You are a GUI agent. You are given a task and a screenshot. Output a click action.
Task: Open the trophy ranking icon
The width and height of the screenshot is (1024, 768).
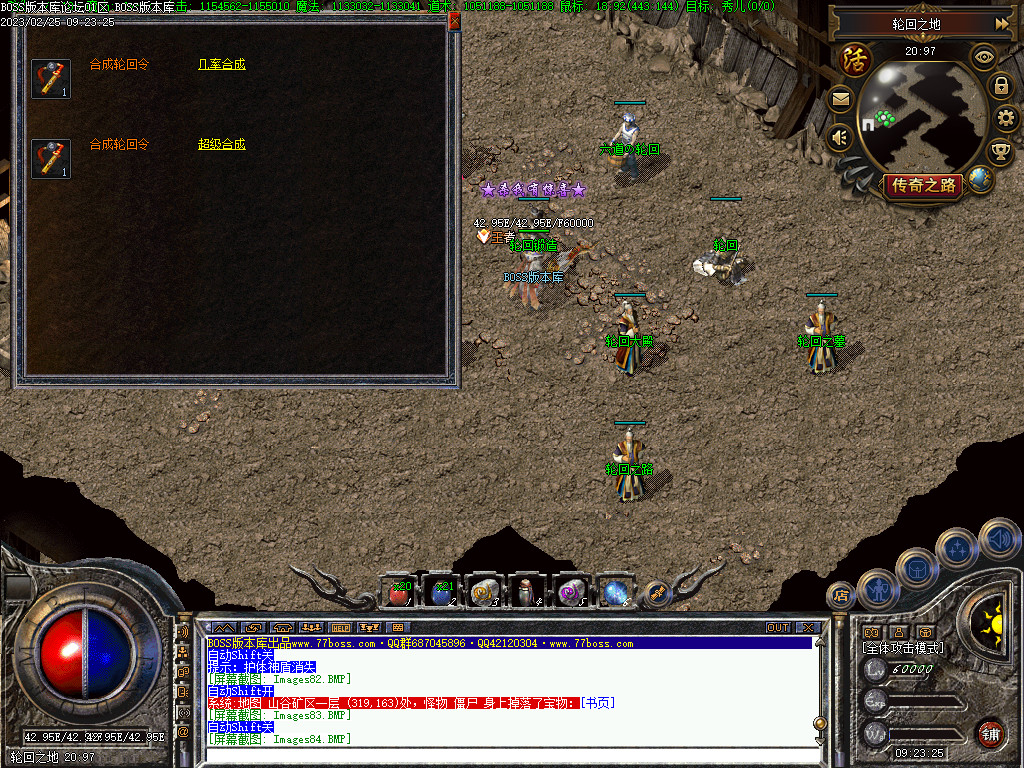(x=1000, y=152)
